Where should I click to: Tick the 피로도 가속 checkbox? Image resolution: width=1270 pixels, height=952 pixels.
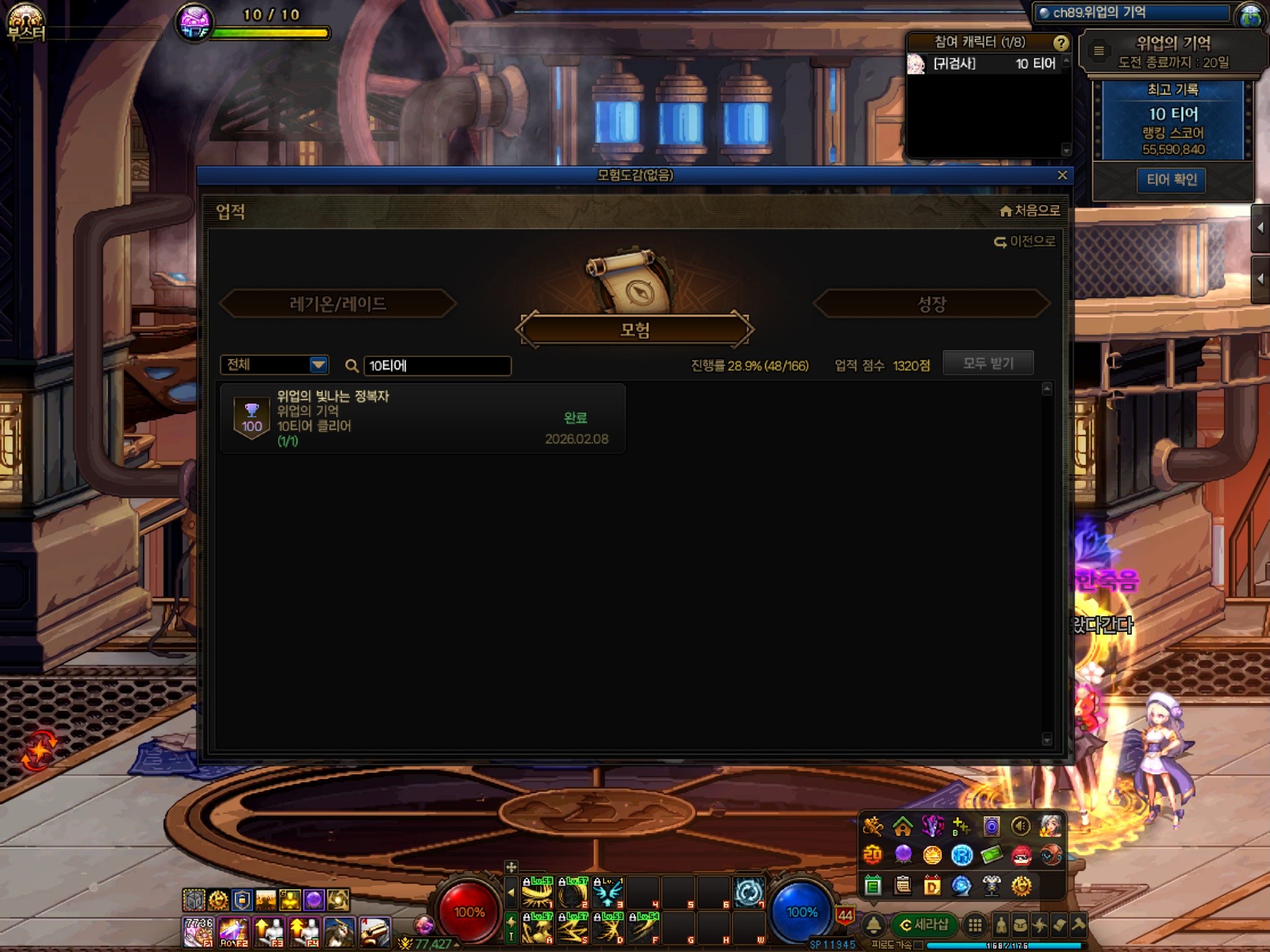(x=919, y=945)
